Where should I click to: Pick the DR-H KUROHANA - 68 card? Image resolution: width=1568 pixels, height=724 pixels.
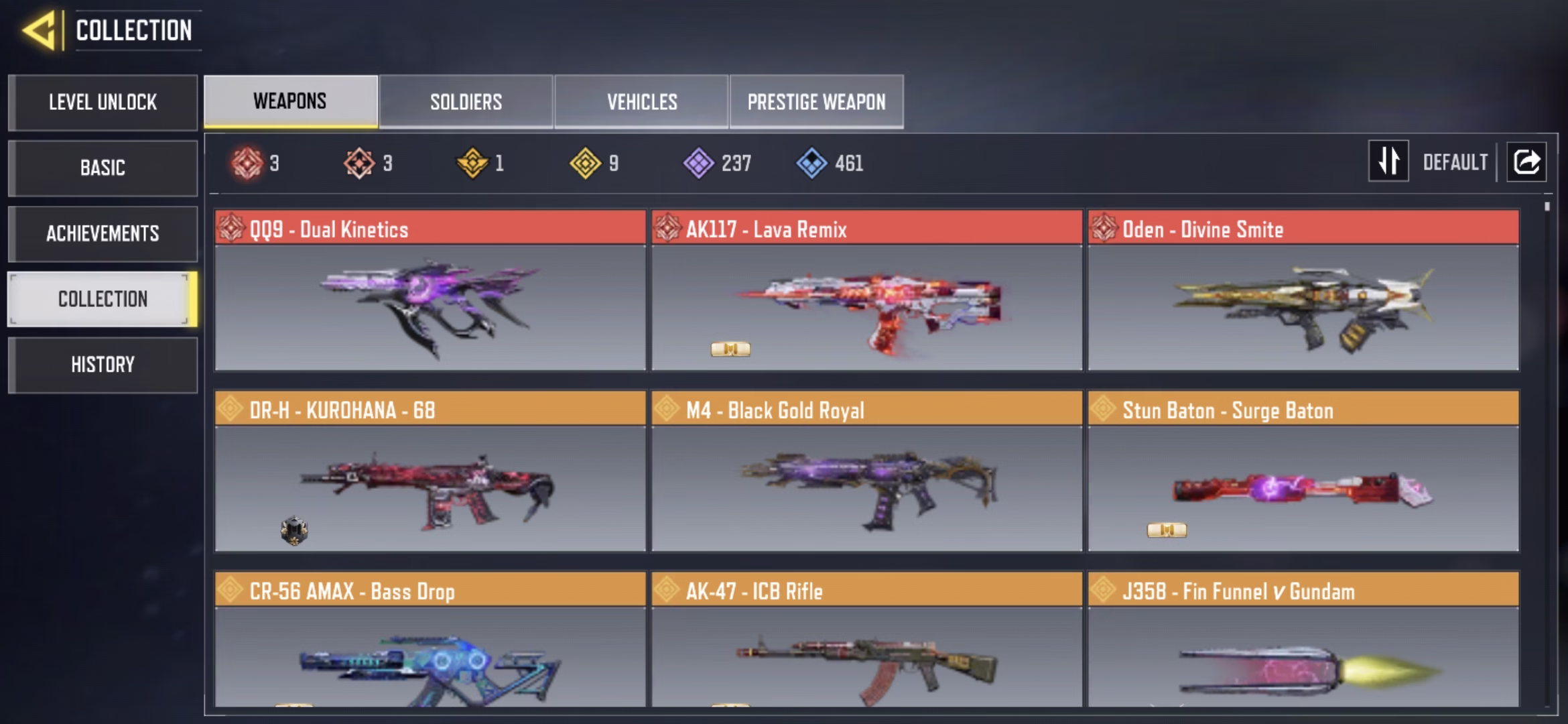[x=430, y=473]
